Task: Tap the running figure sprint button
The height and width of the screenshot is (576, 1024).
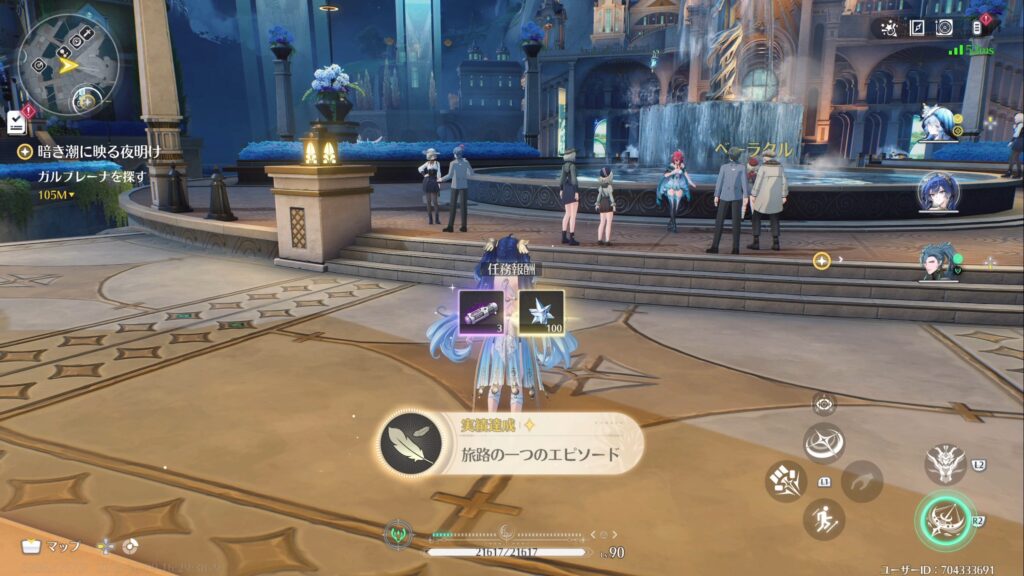Action: coord(824,519)
